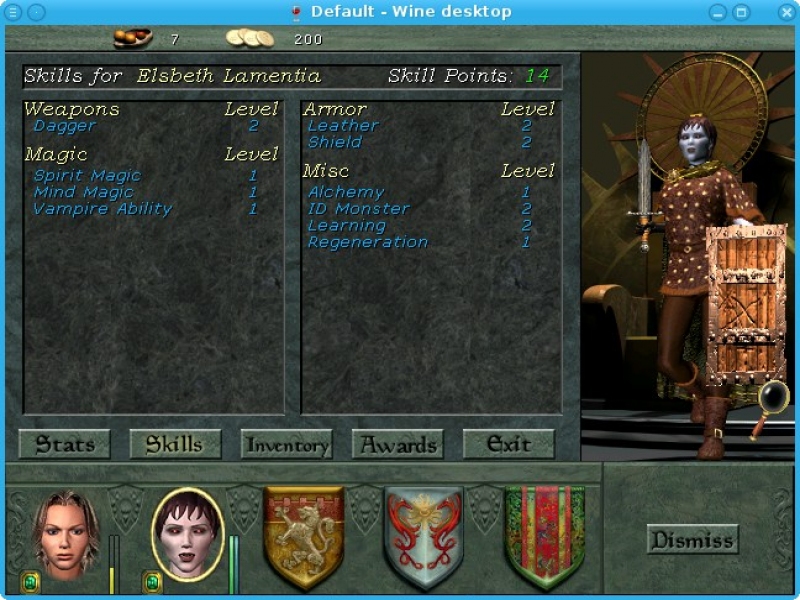800x600 pixels.
Task: Exit the character screen
Action: (508, 445)
